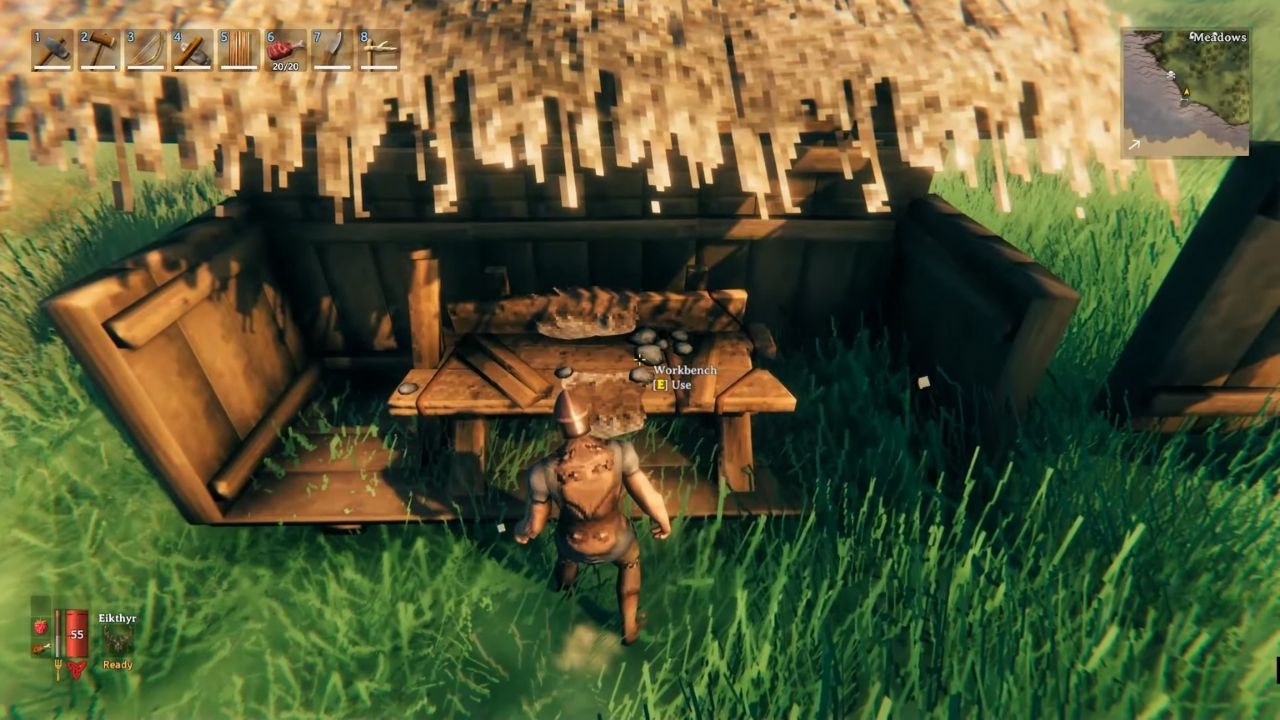
Task: Click the Ready status text under Eikthyr
Action: (x=118, y=664)
